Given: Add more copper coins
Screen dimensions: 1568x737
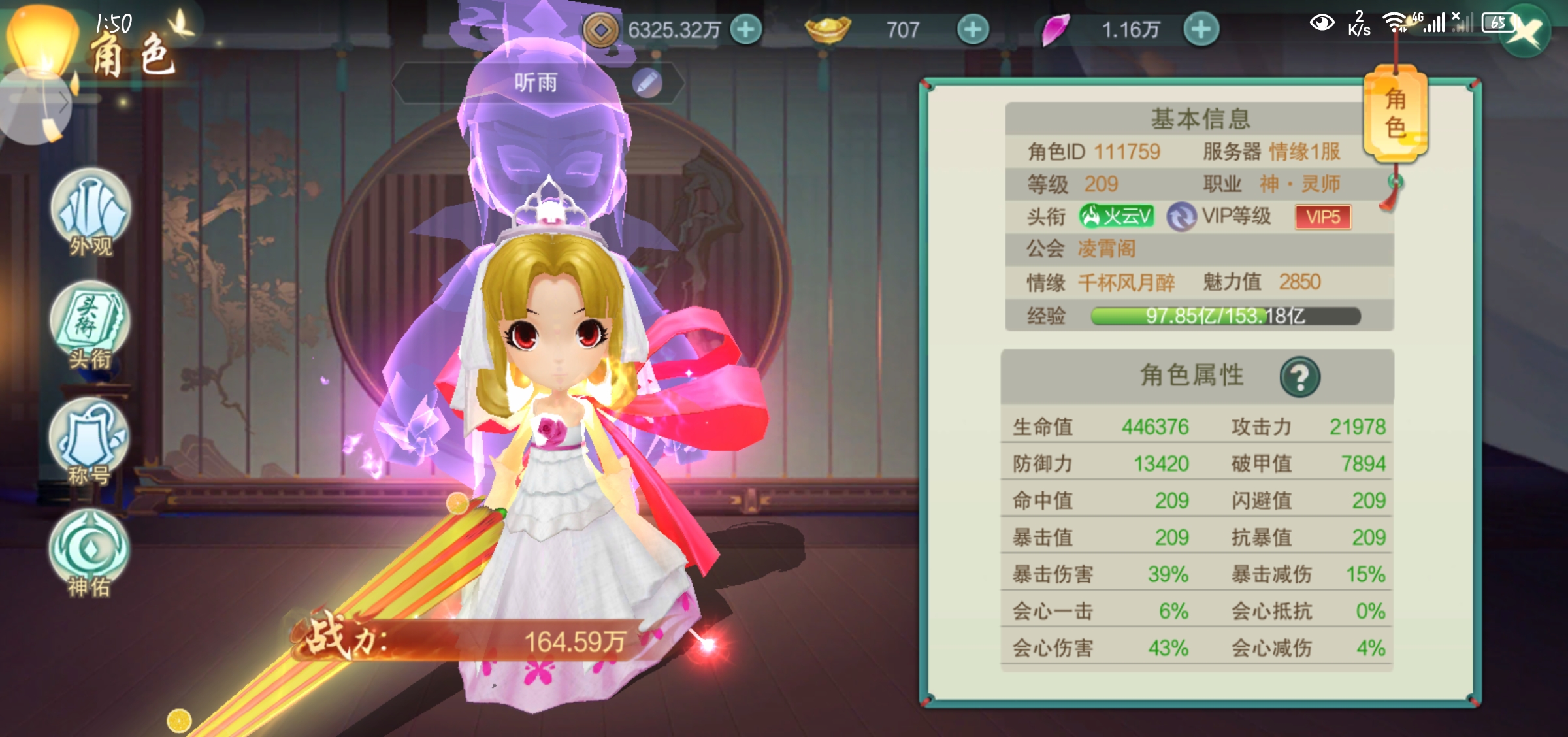Looking at the screenshot, I should (745, 30).
